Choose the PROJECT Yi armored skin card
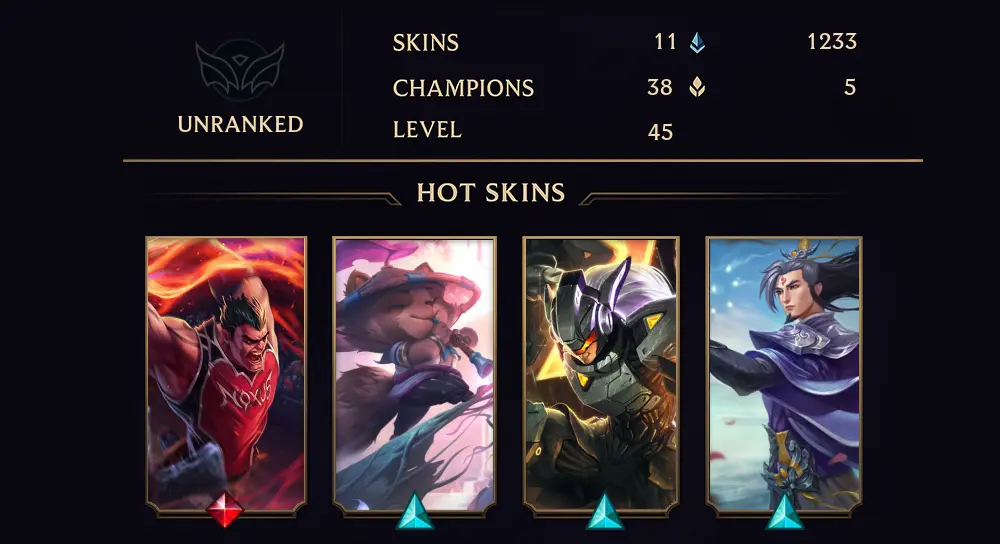 (601, 372)
